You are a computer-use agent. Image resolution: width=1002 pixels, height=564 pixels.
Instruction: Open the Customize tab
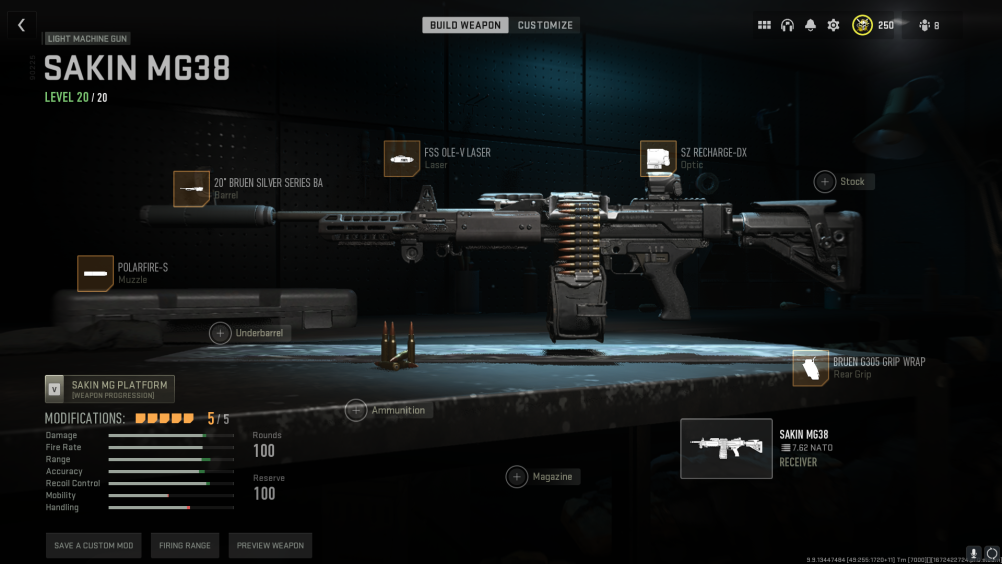pos(545,25)
